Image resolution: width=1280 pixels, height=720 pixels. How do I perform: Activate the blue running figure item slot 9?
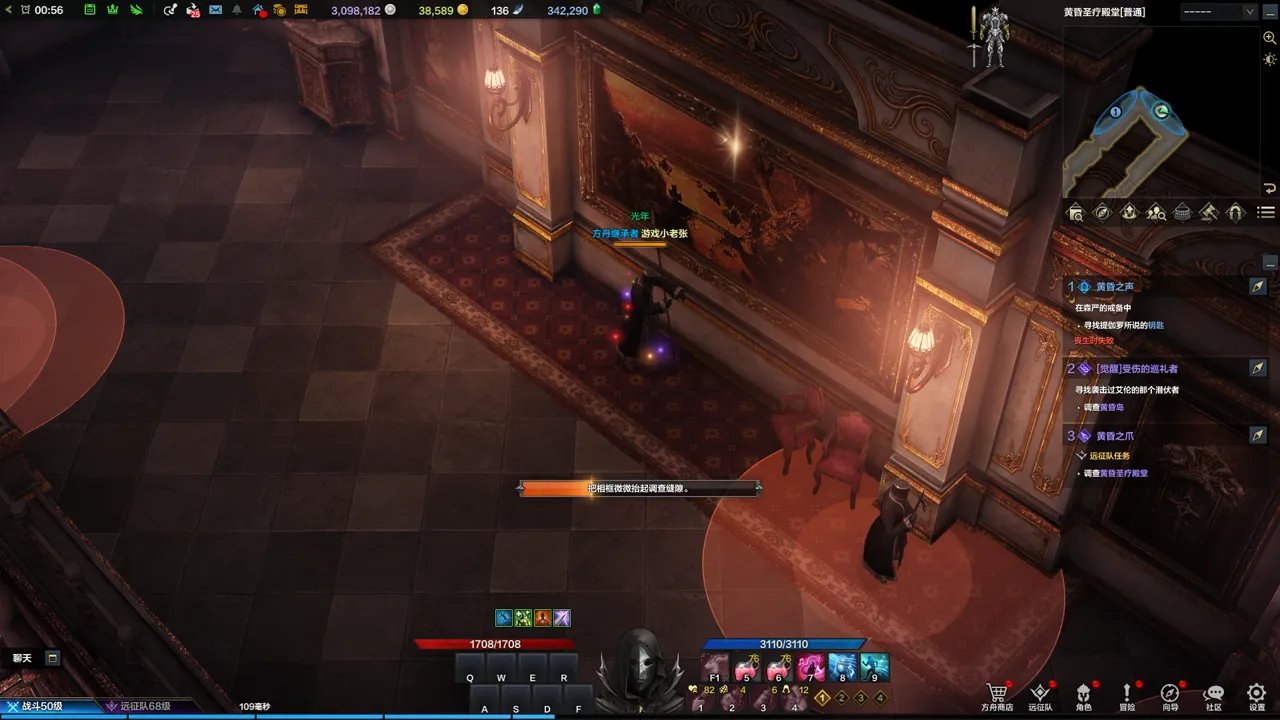[x=874, y=667]
